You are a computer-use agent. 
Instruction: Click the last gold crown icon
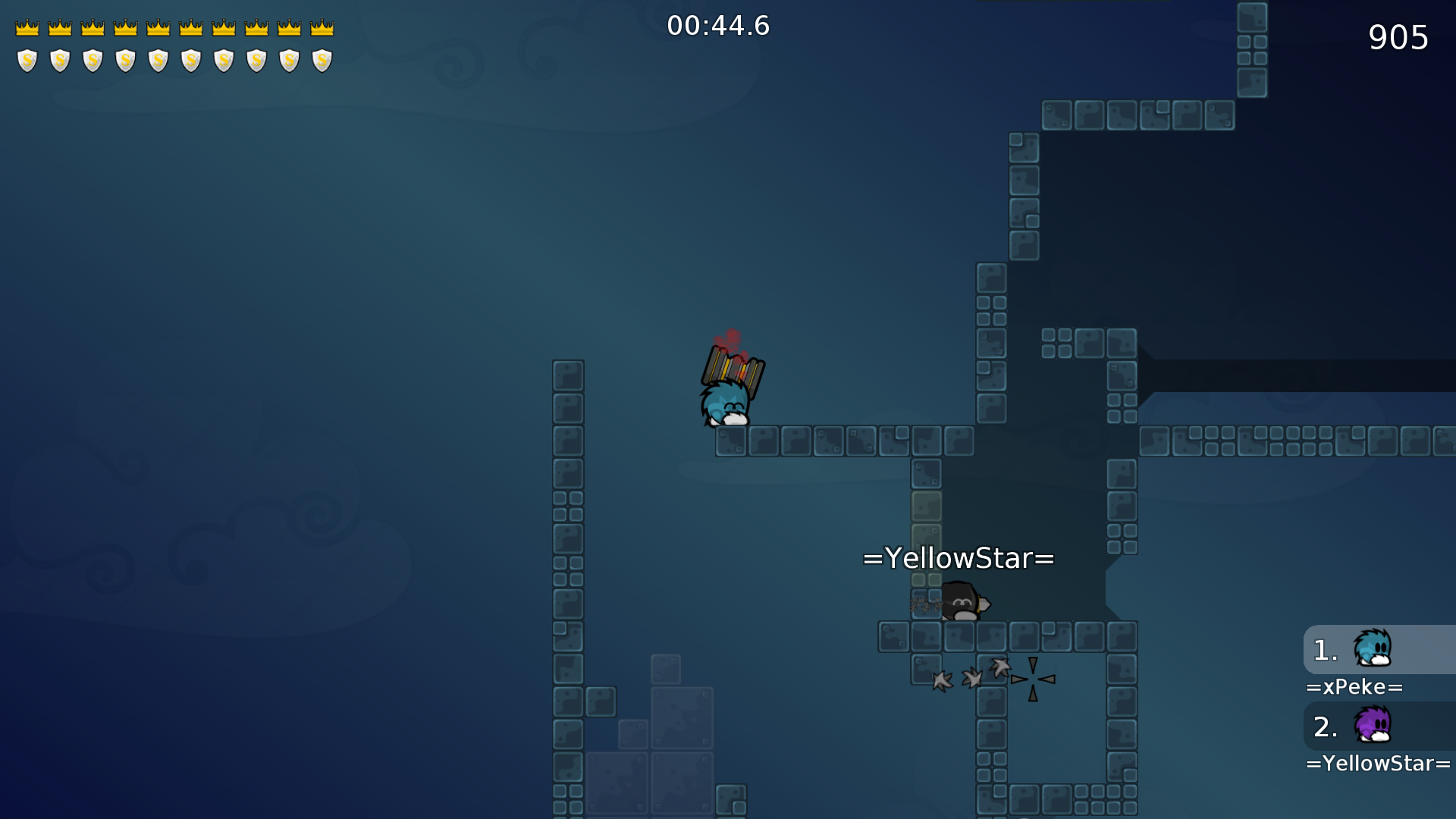[322, 26]
